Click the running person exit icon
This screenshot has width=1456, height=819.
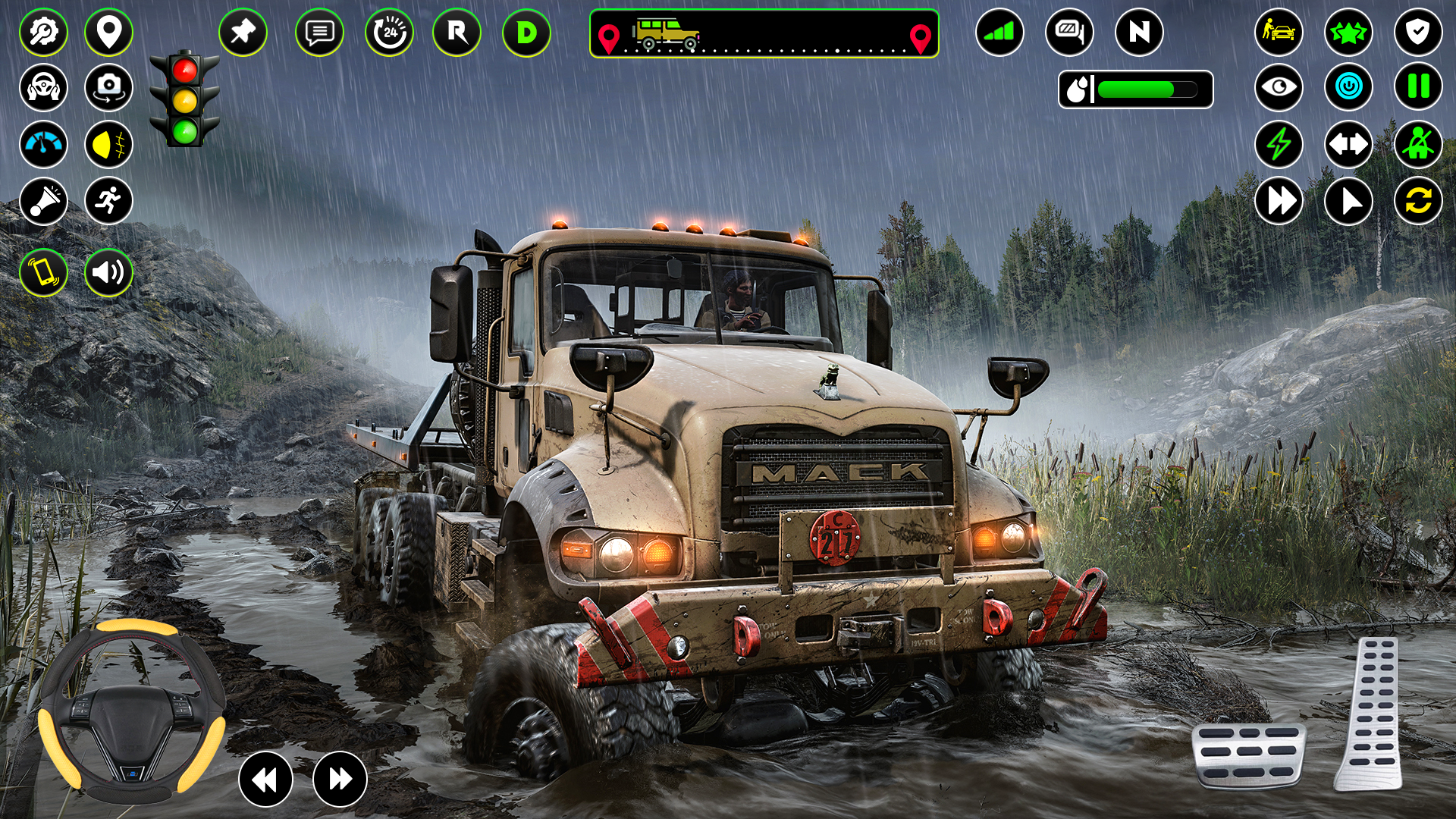pyautogui.click(x=108, y=201)
